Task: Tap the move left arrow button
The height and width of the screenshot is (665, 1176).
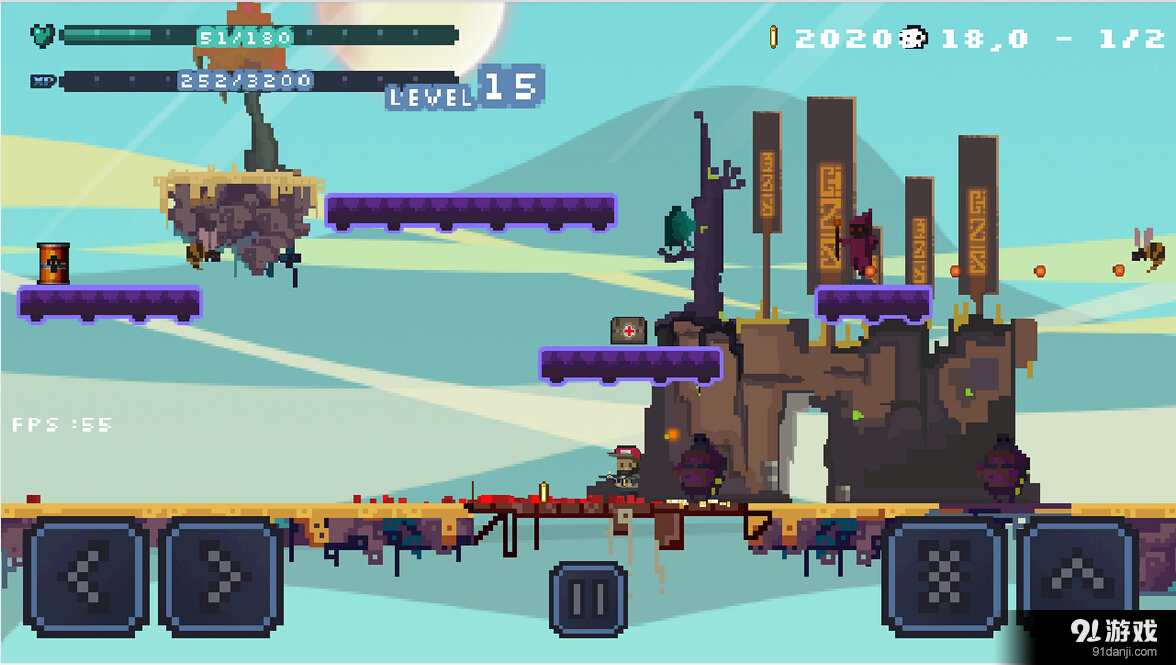Action: [x=86, y=577]
